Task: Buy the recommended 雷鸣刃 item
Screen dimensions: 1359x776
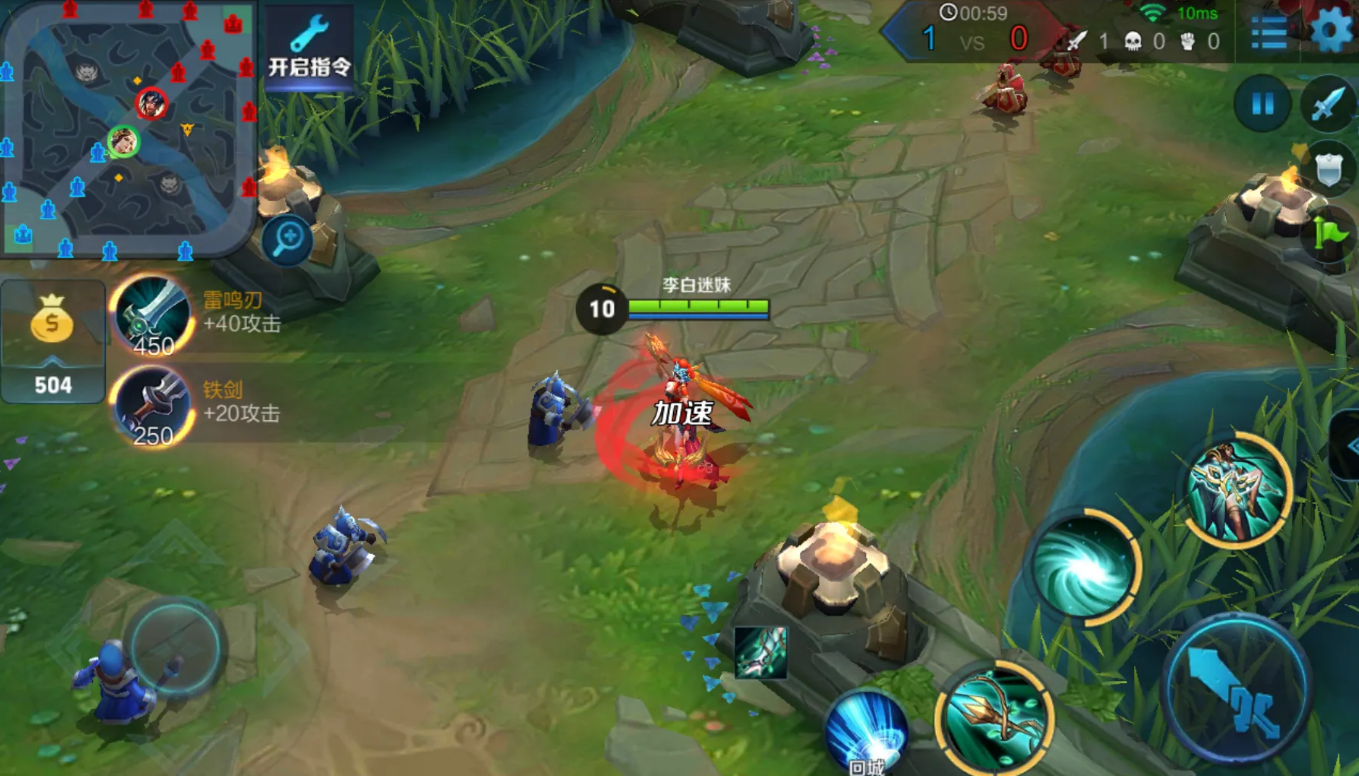Action: pos(153,313)
